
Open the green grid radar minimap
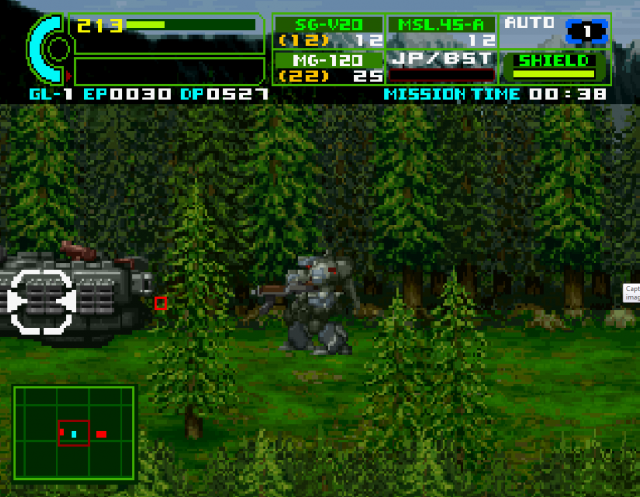[74, 433]
